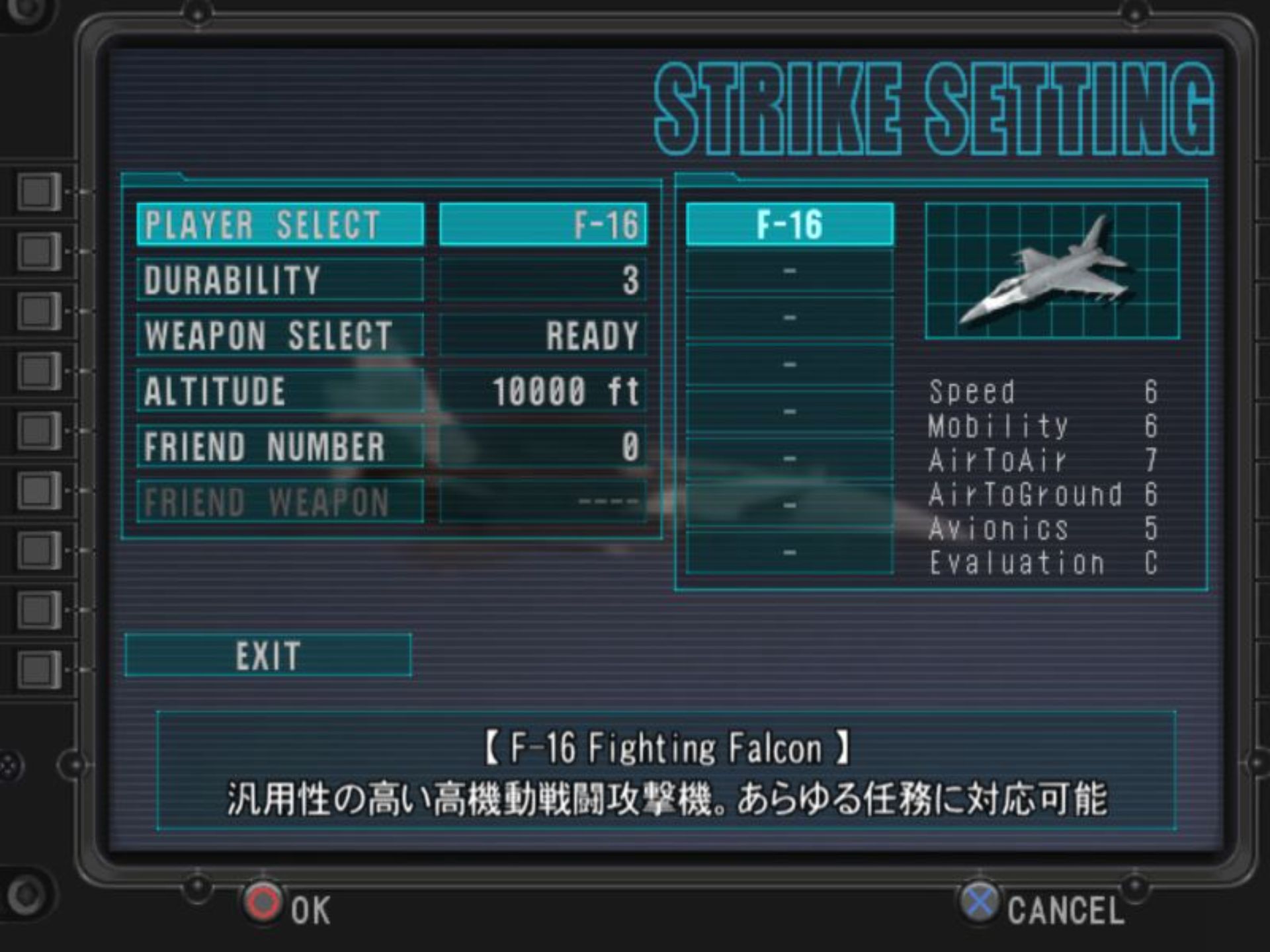Click the F-16 value beside PLAYER SELECT

tap(542, 225)
